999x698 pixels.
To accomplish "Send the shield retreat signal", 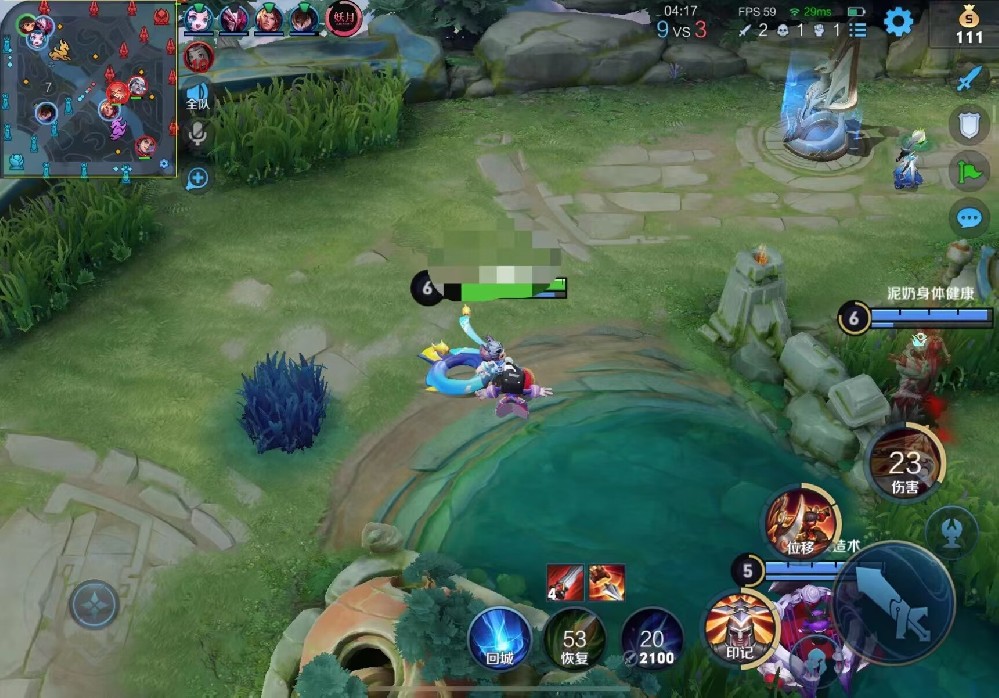I will 968,125.
